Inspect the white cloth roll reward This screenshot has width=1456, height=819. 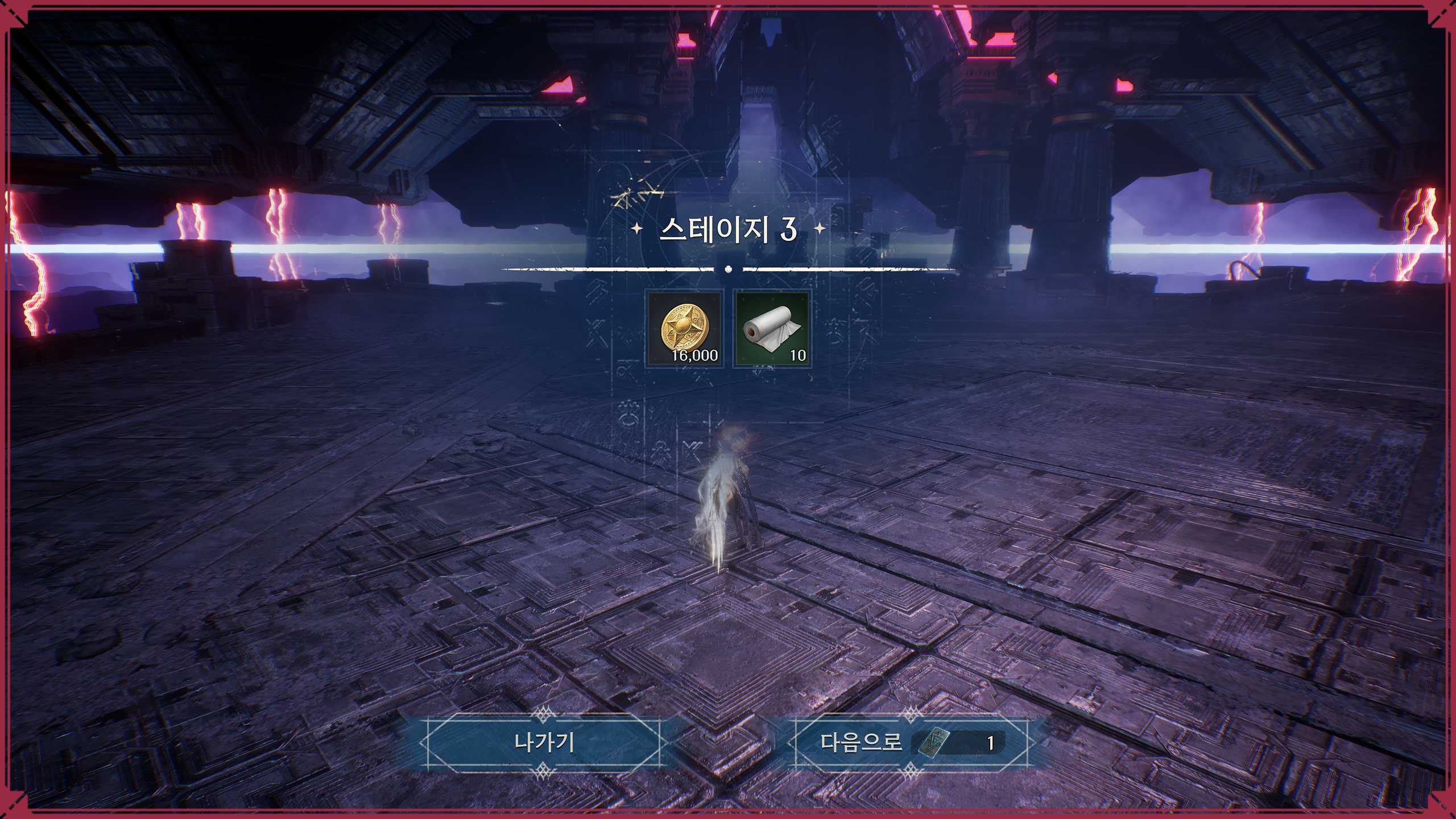771,329
